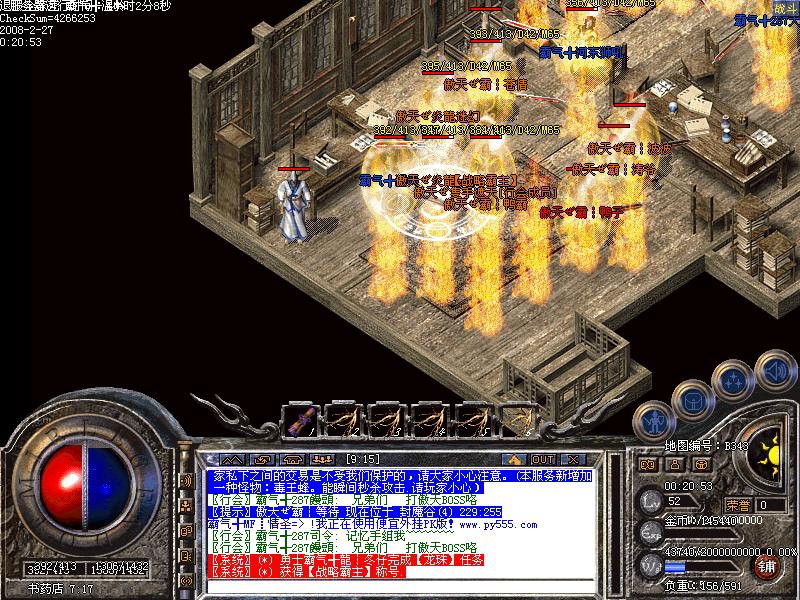Open the group members button above chat

322,458
